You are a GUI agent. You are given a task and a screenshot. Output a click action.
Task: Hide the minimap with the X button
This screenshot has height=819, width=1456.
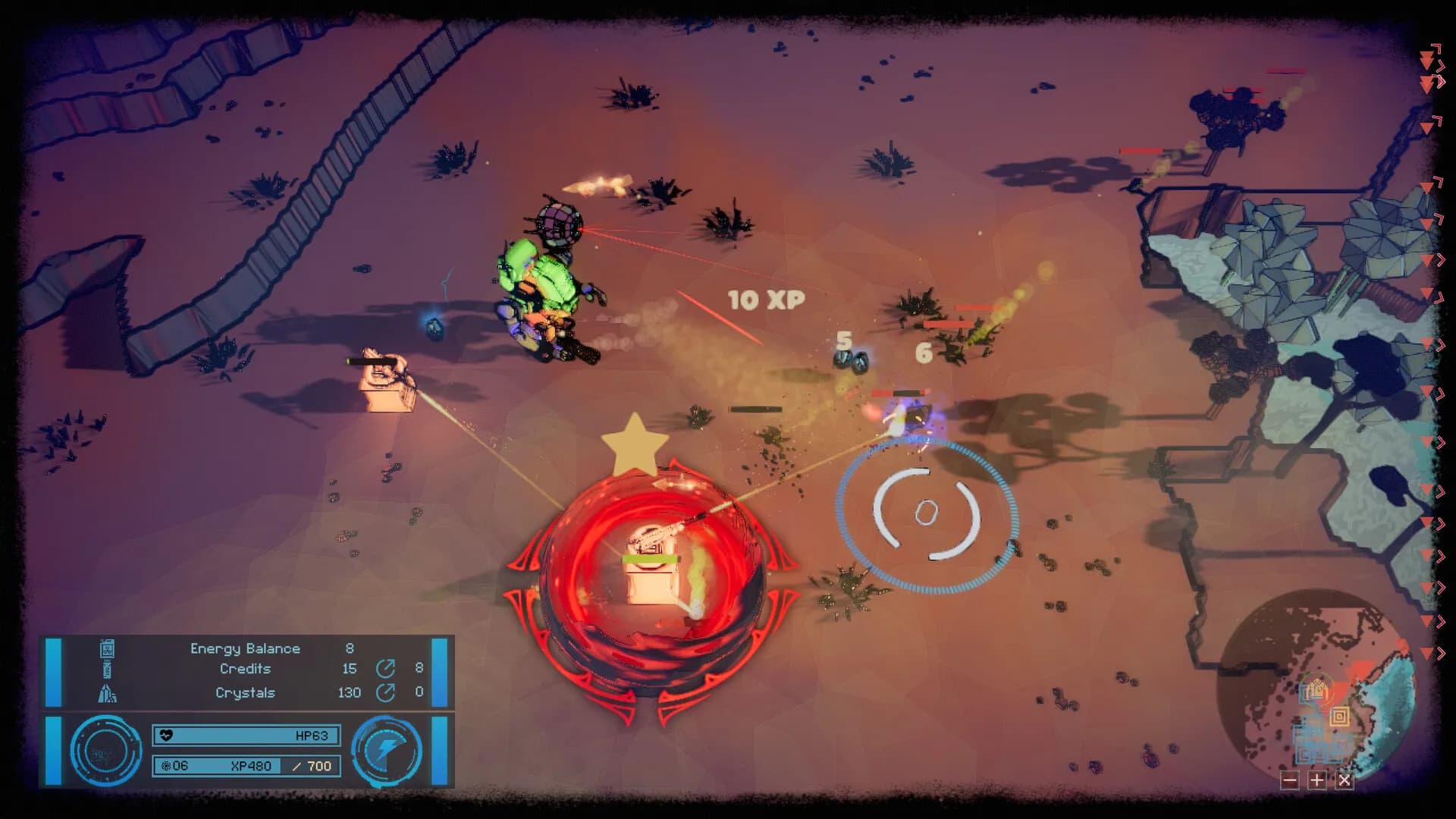tap(1344, 780)
